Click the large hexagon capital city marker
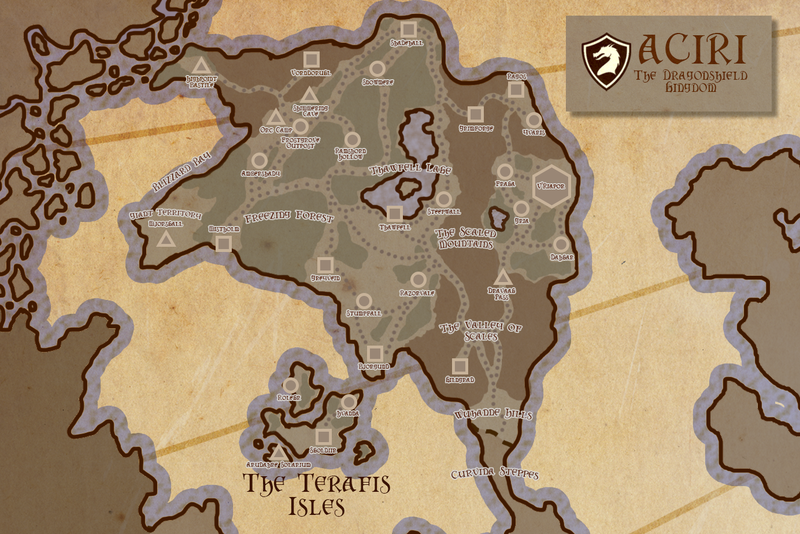This screenshot has width=800, height=534. pyautogui.click(x=550, y=186)
